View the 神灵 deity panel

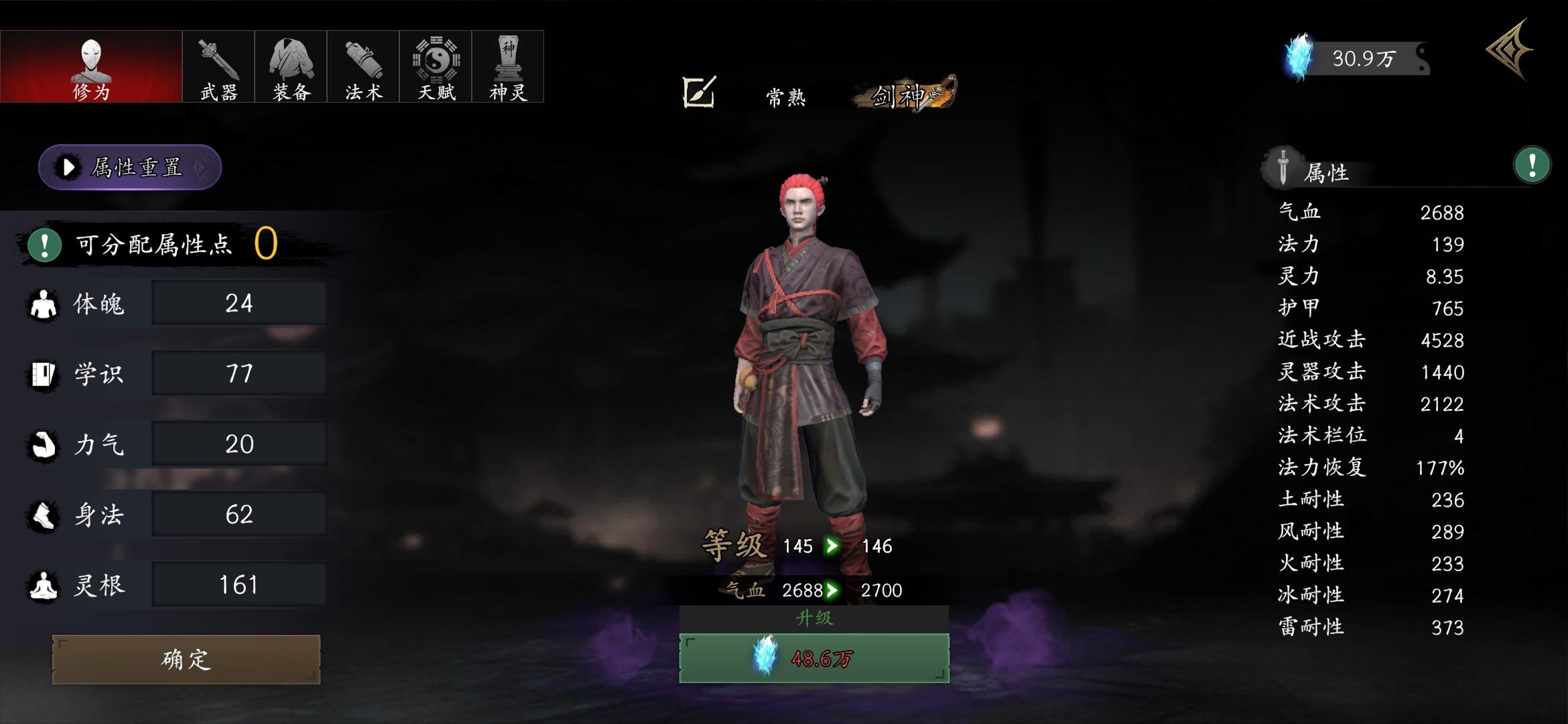coord(507,66)
